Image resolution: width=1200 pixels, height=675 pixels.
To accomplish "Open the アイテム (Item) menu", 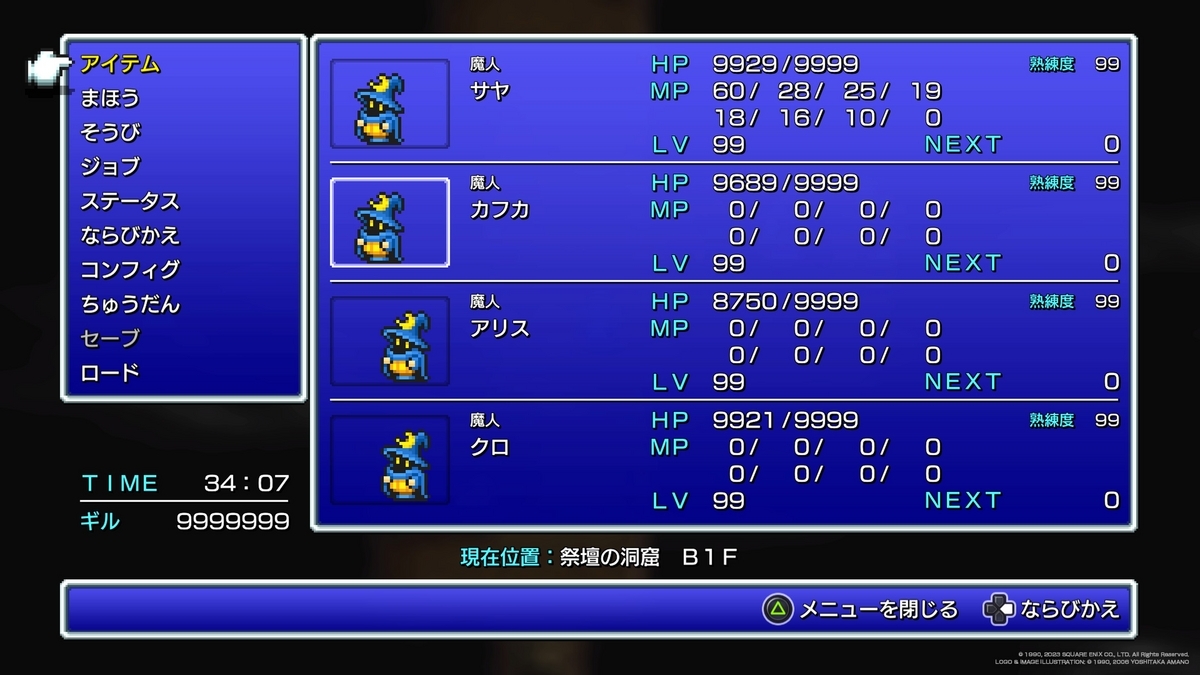I will pyautogui.click(x=120, y=64).
